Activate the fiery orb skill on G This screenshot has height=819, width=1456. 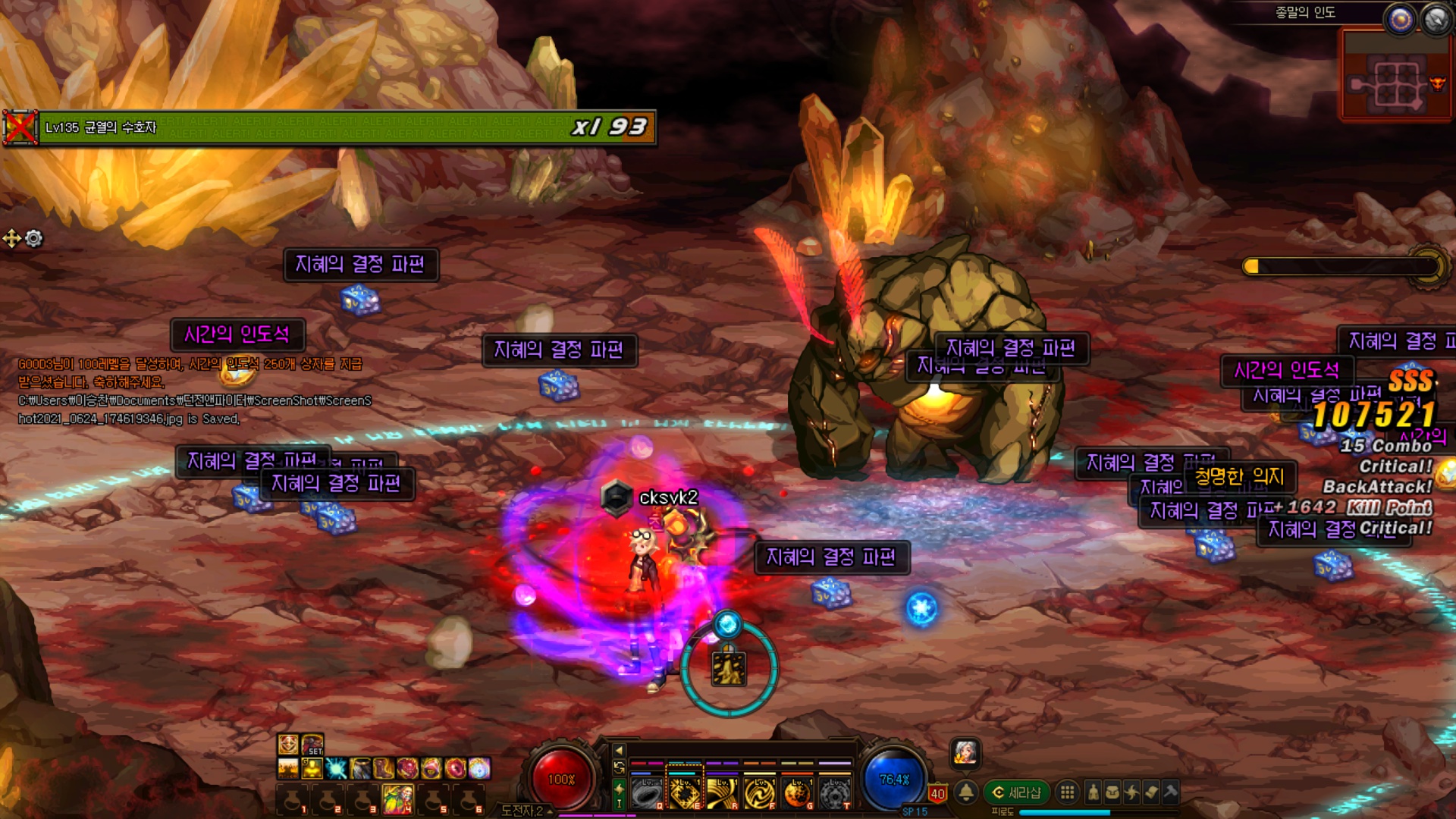tap(796, 793)
